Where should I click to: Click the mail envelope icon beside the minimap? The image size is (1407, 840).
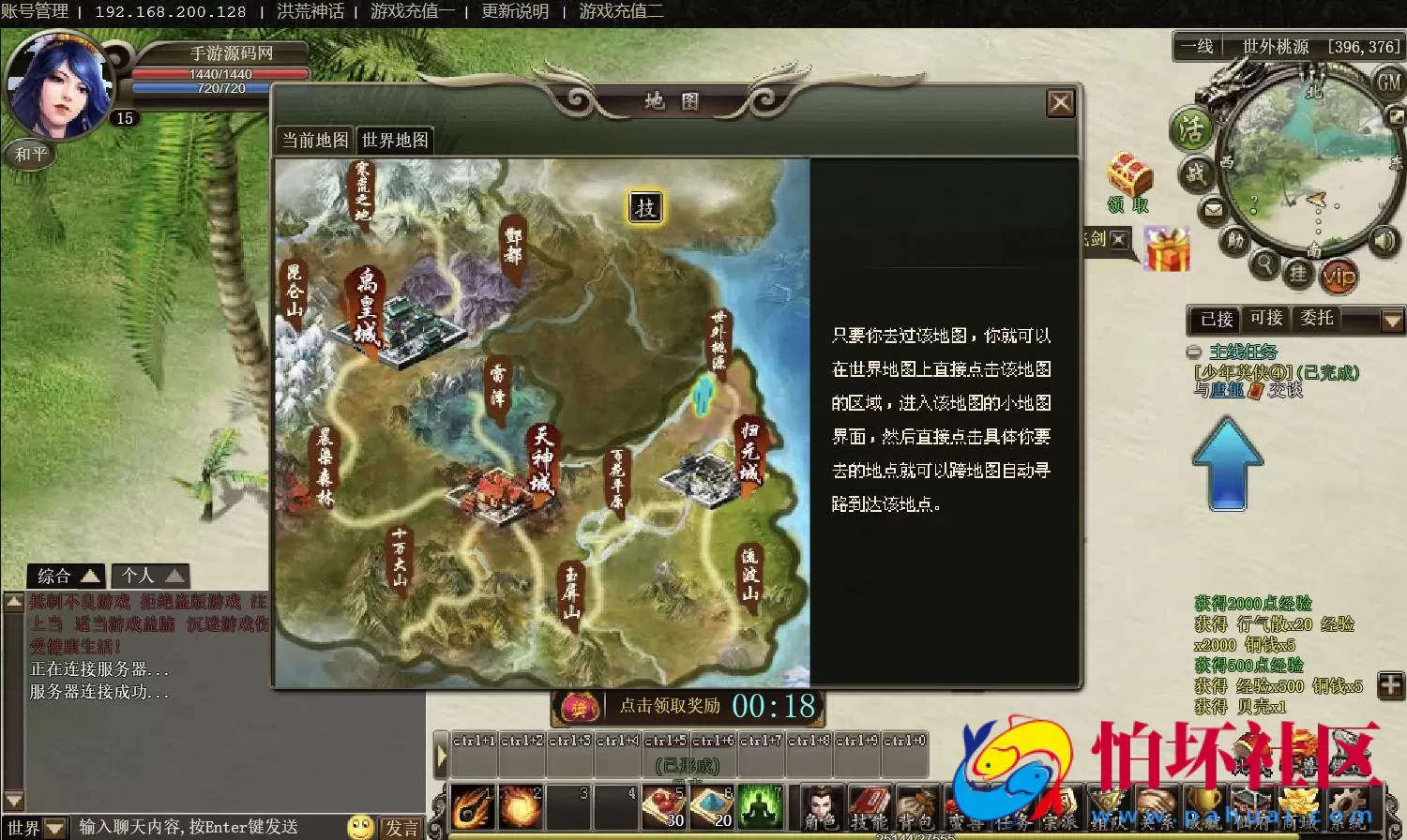[1213, 209]
